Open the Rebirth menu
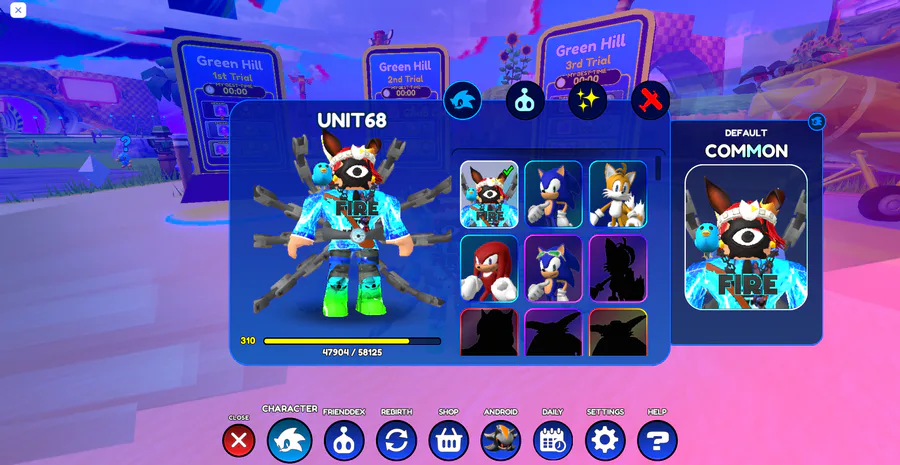900x465 pixels. 396,440
